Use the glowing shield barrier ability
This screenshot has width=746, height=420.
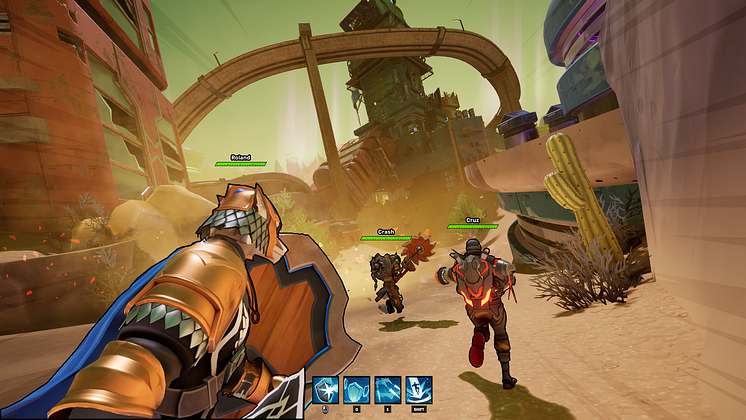pos(357,389)
